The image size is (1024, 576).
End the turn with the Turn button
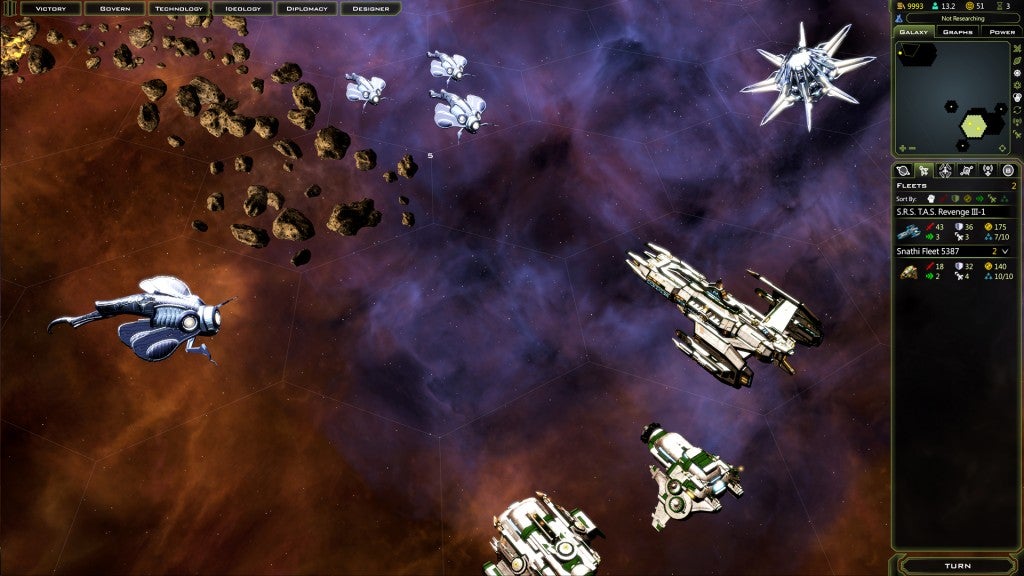[x=957, y=566]
